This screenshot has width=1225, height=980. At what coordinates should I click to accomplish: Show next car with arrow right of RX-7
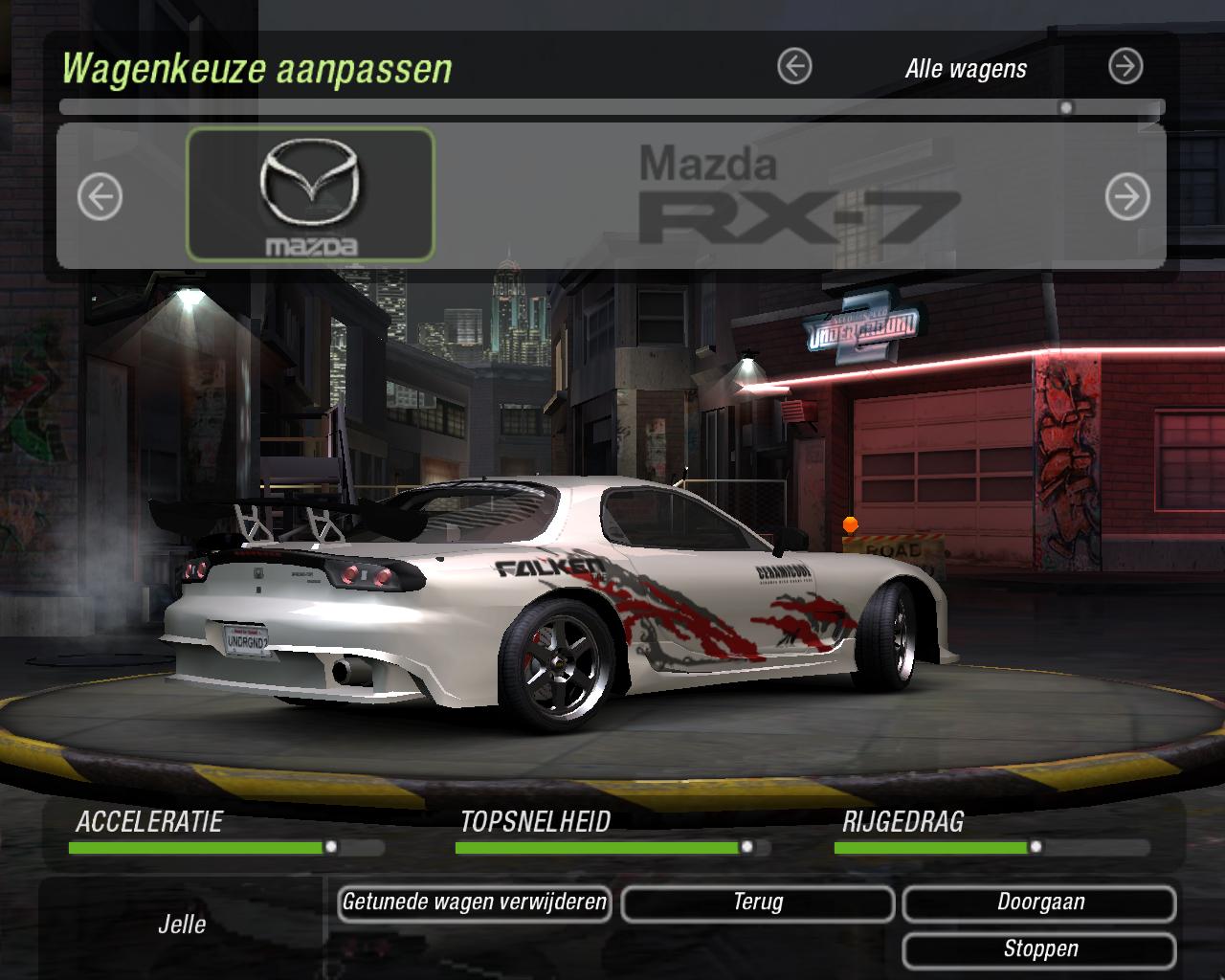1126,198
